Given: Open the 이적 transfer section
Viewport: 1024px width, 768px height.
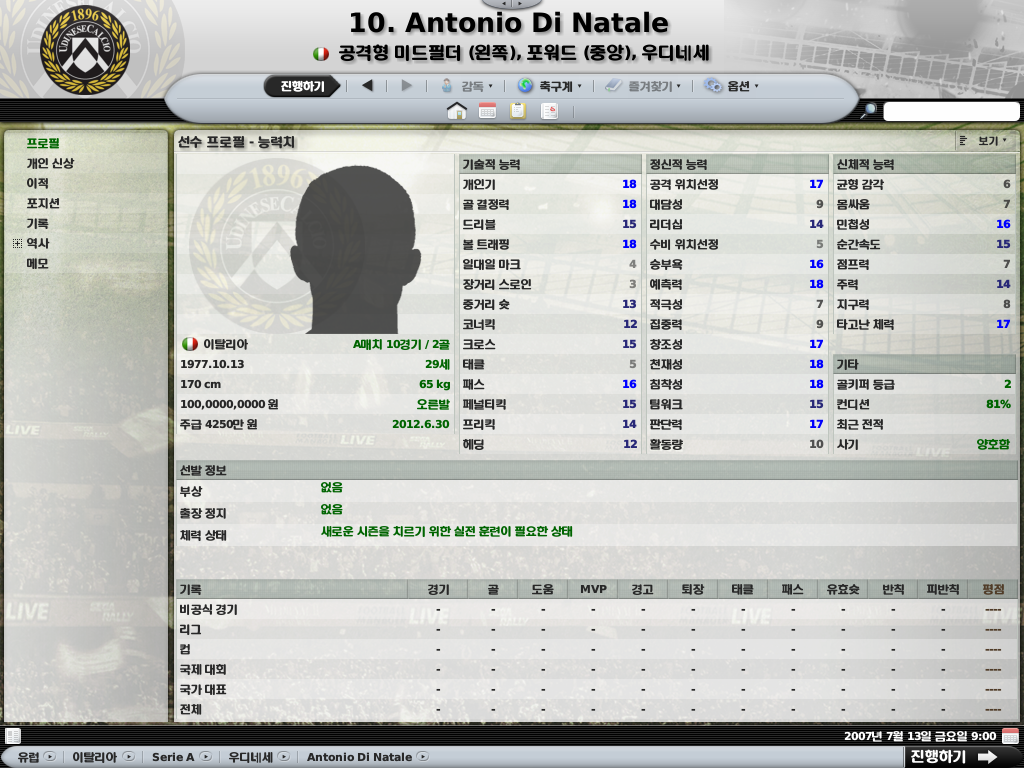Looking at the screenshot, I should [37, 183].
